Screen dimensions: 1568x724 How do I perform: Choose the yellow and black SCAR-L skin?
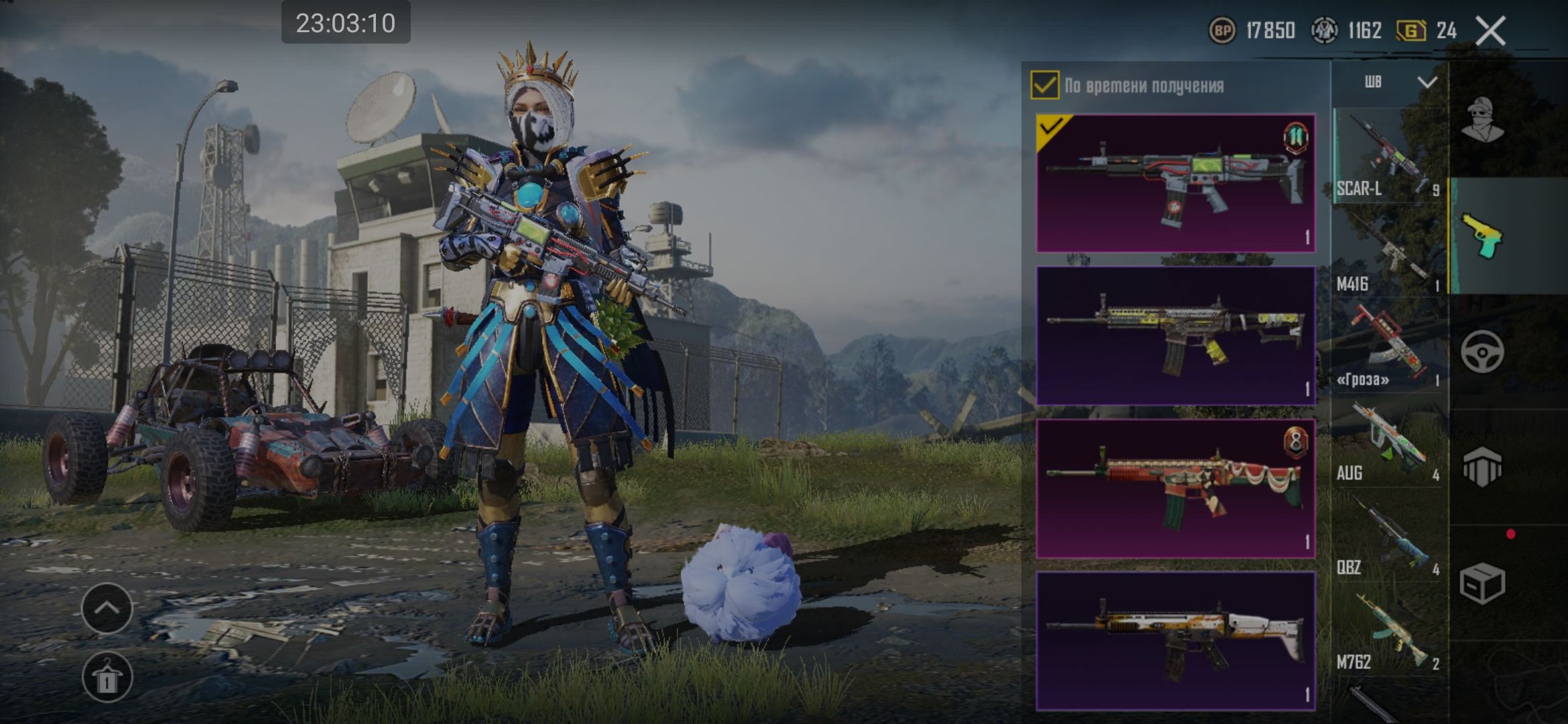coord(1175,335)
